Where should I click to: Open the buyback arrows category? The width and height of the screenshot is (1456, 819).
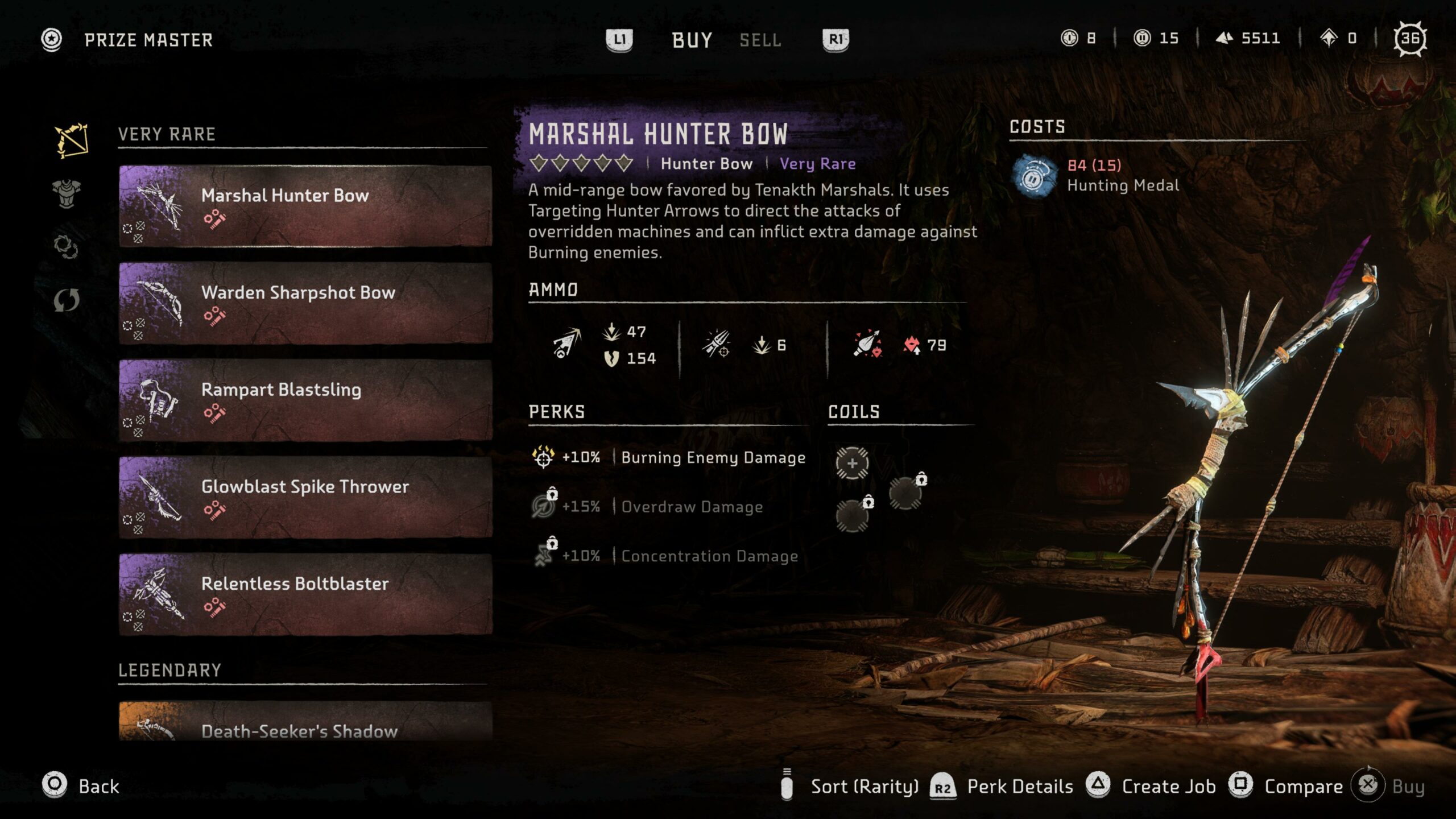coord(67,300)
